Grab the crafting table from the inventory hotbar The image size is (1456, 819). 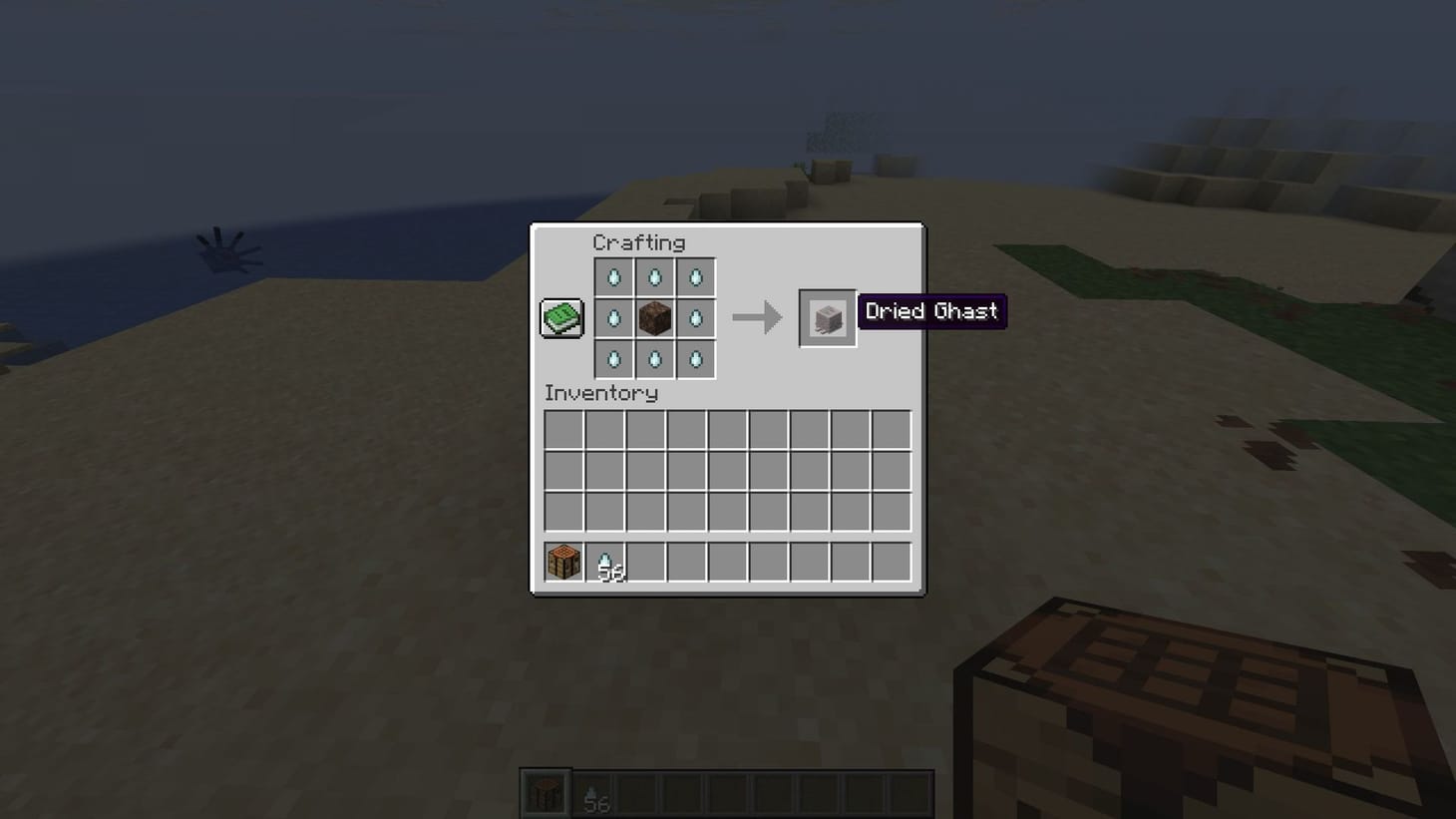tap(561, 561)
